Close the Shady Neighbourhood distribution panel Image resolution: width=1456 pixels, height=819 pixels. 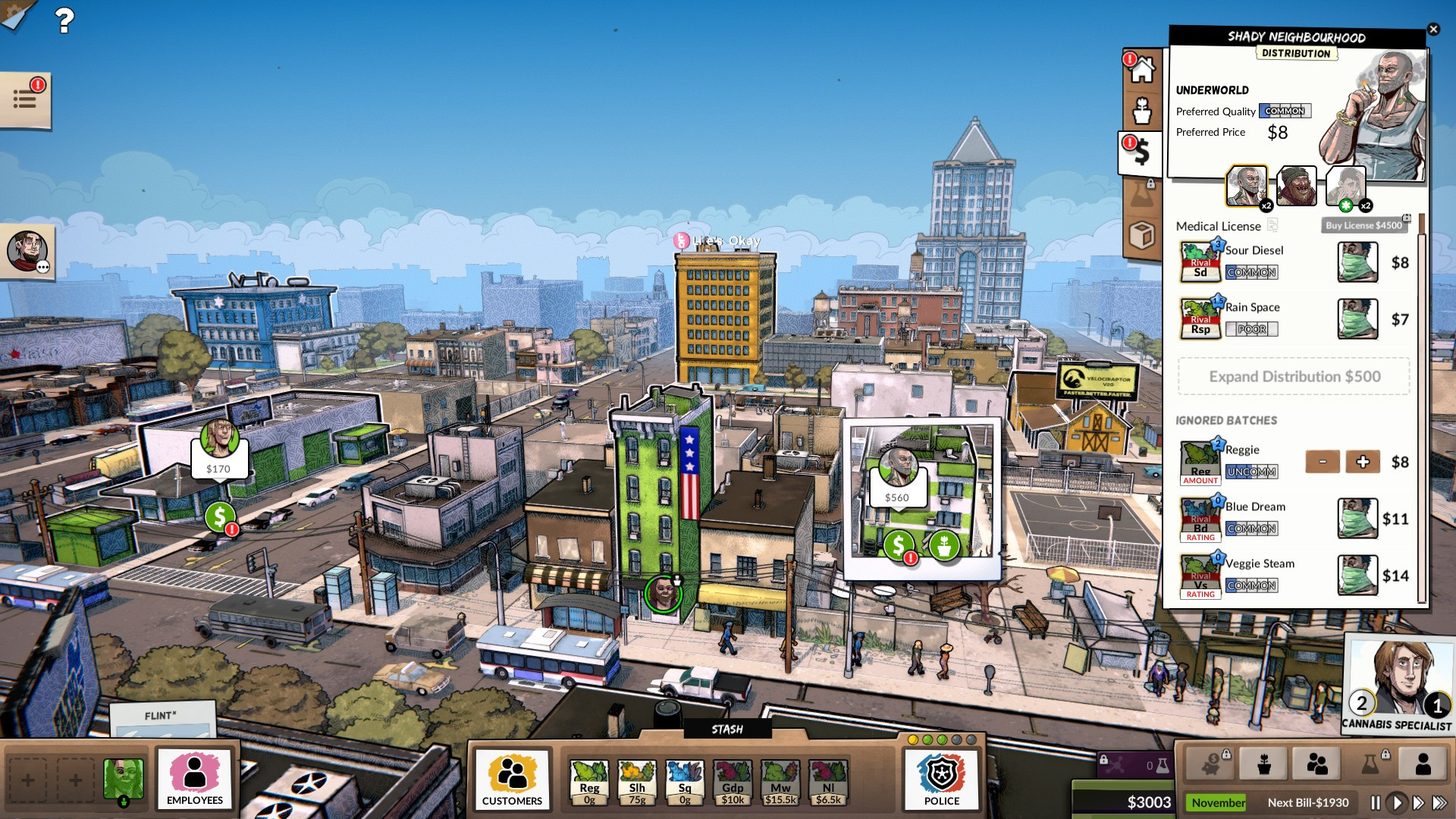[1433, 30]
